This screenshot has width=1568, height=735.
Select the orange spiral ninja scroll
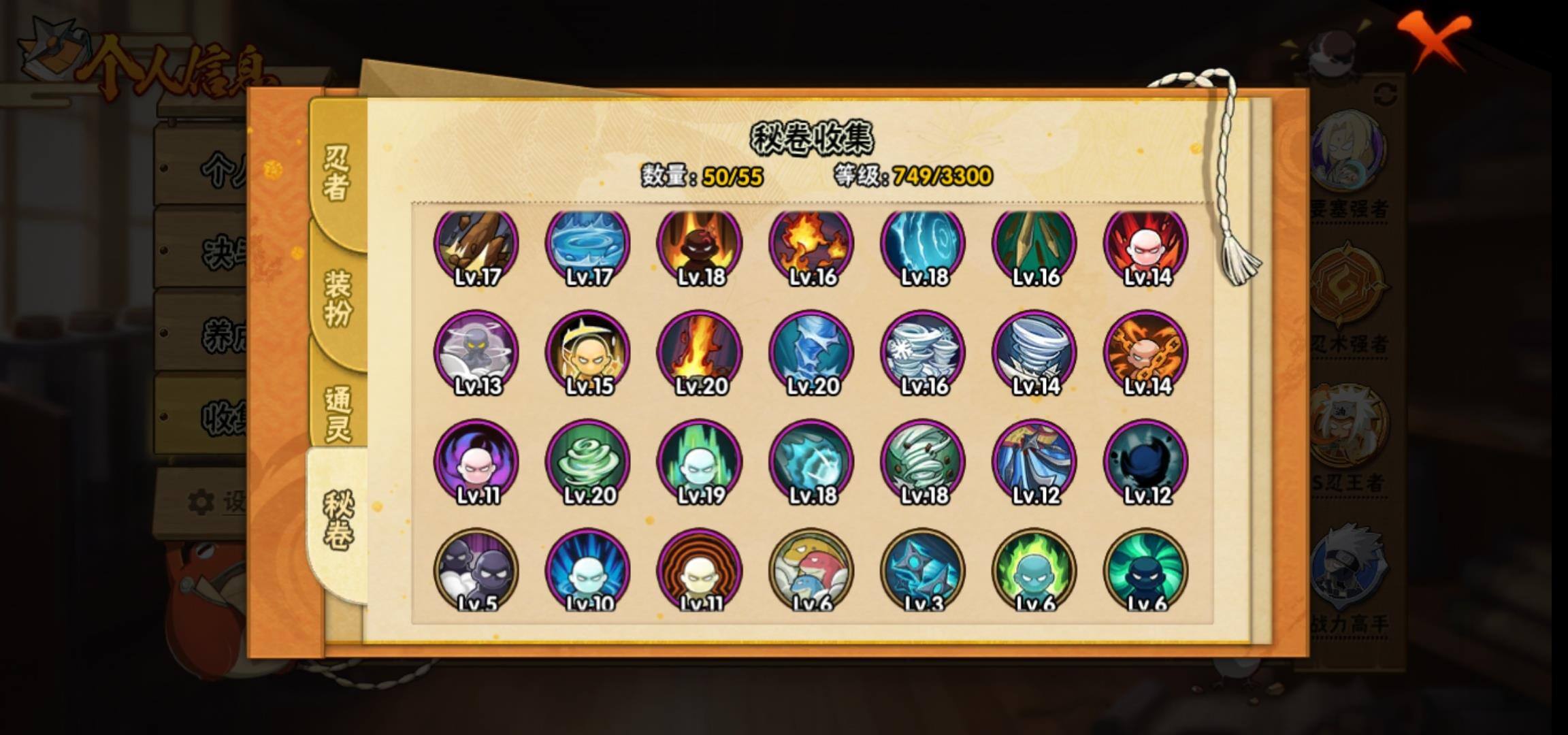[x=700, y=570]
